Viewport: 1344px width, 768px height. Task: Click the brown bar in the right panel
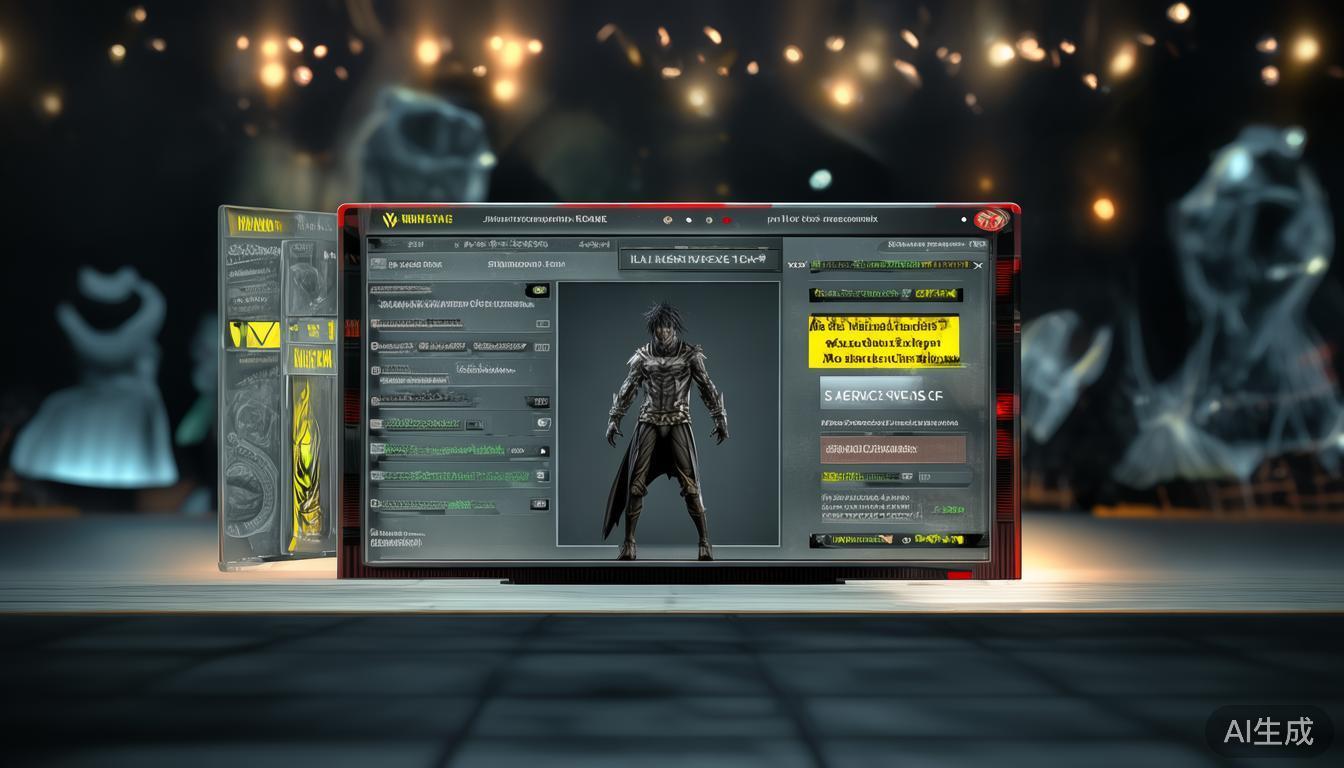(x=893, y=449)
